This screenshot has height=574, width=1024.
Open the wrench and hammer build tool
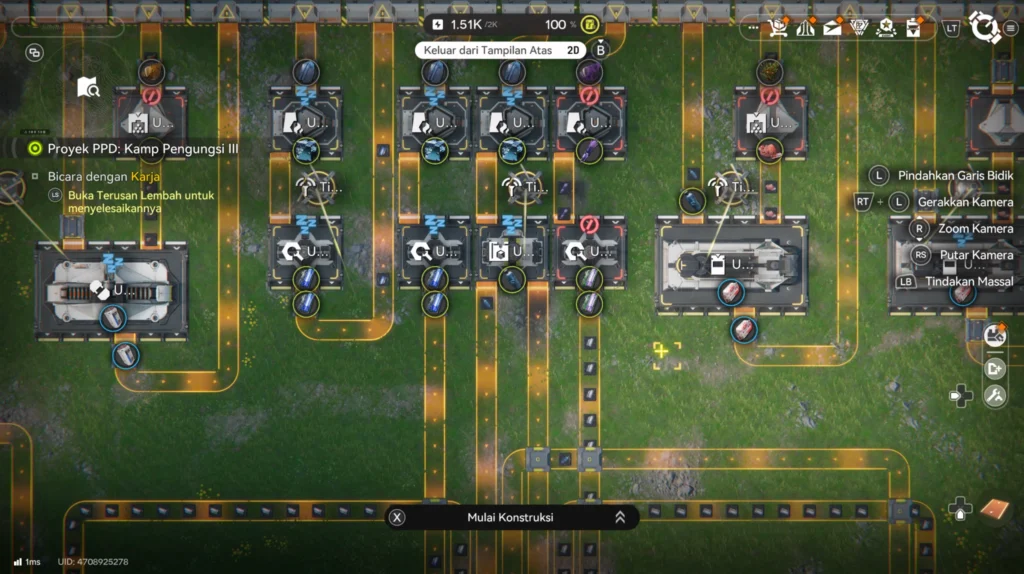point(995,396)
